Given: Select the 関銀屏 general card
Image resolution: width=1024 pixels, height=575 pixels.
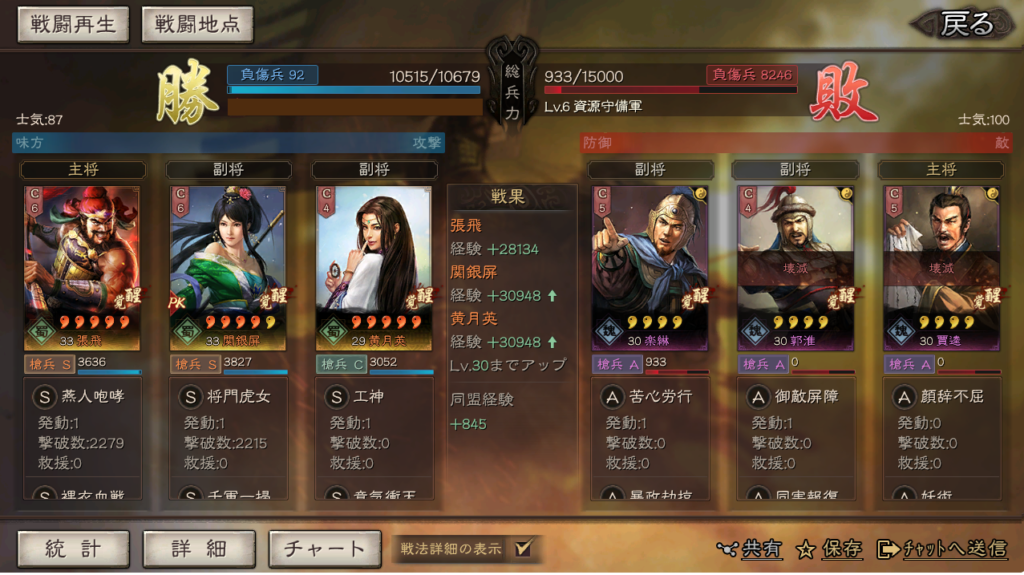Looking at the screenshot, I should tap(228, 267).
